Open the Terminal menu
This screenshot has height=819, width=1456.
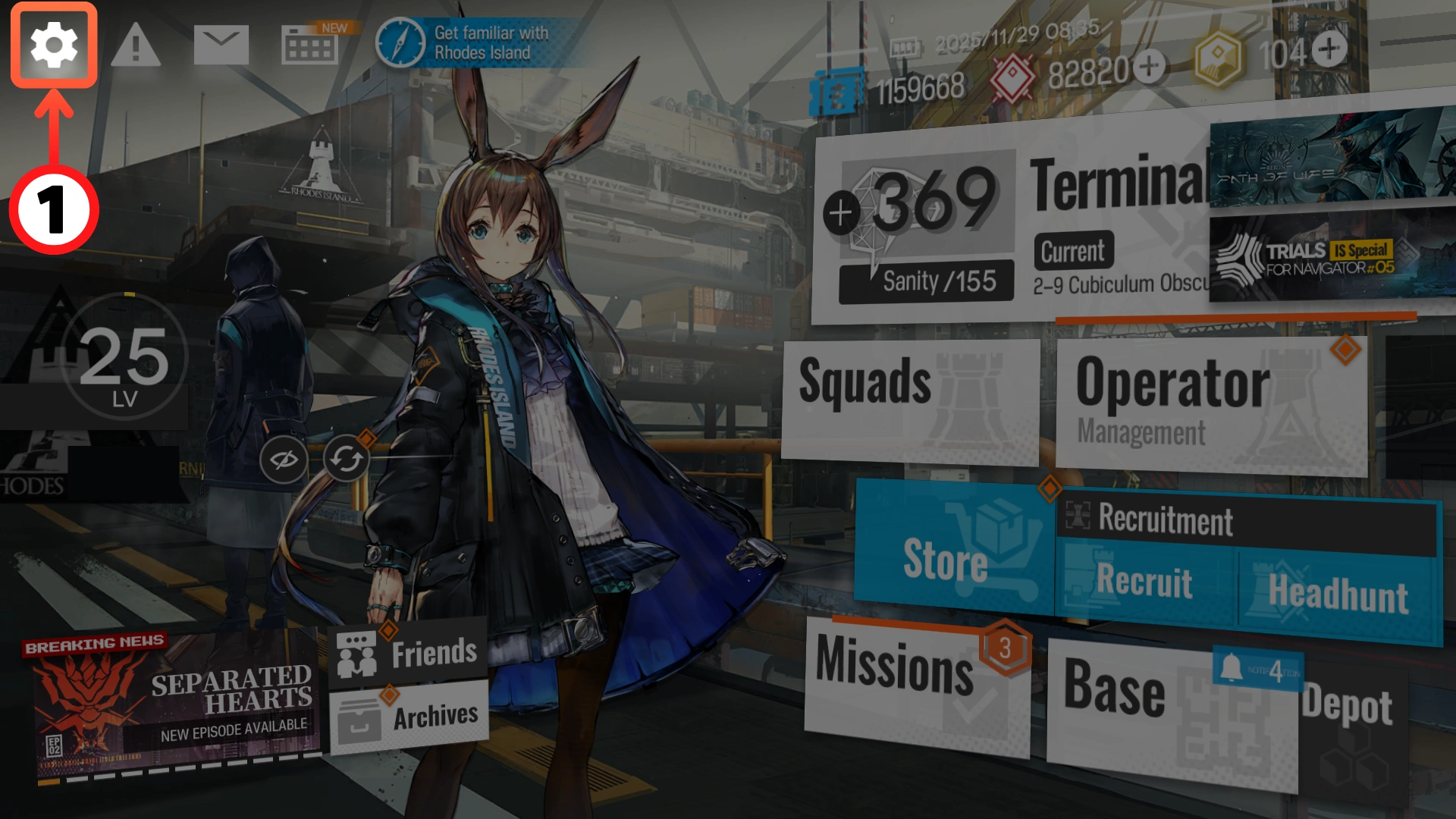click(1115, 186)
